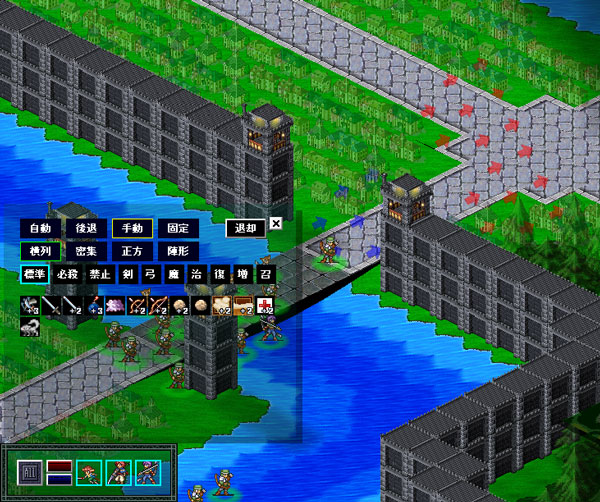The height and width of the screenshot is (502, 600).
Task: Click the All units selection button
Action: point(30,470)
